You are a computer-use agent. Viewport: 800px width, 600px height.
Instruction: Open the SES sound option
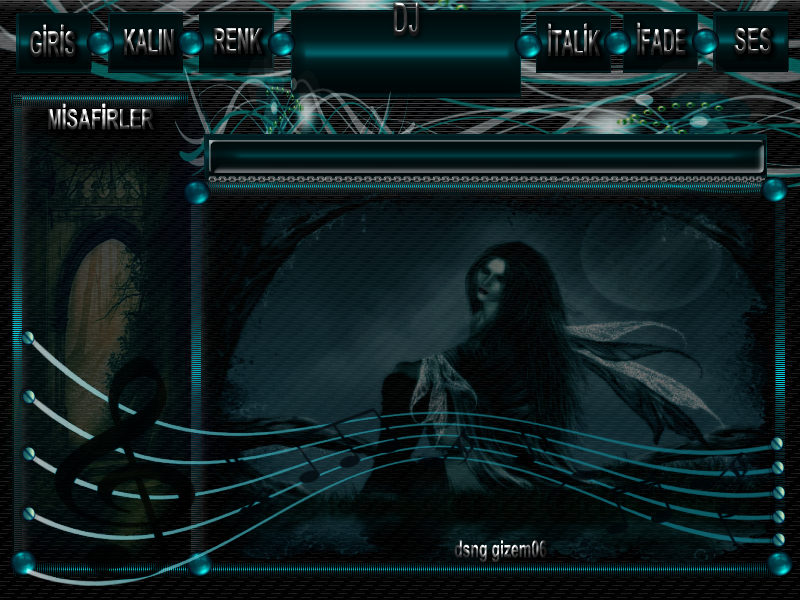tap(751, 42)
